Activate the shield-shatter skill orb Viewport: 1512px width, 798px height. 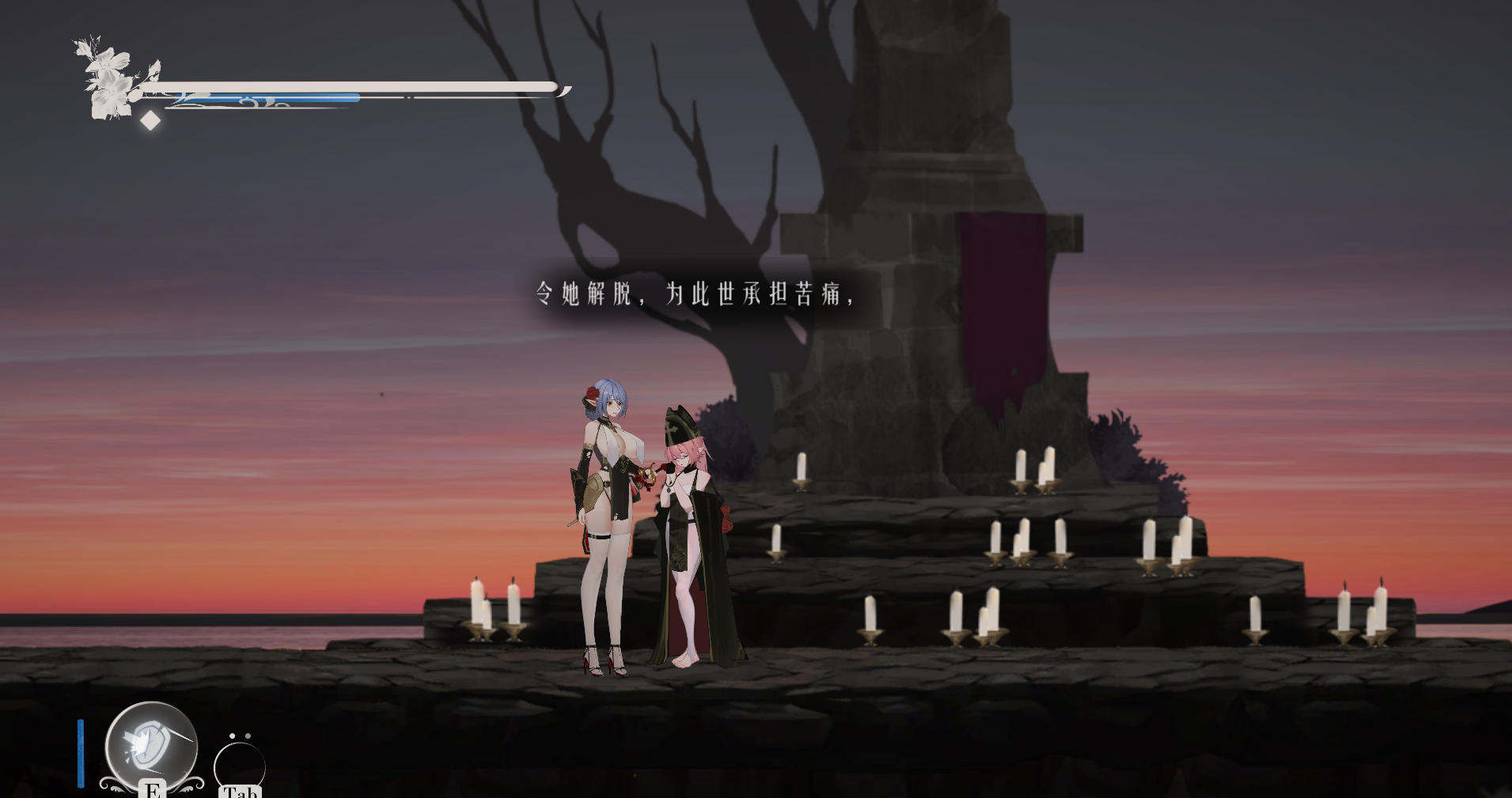point(151,746)
